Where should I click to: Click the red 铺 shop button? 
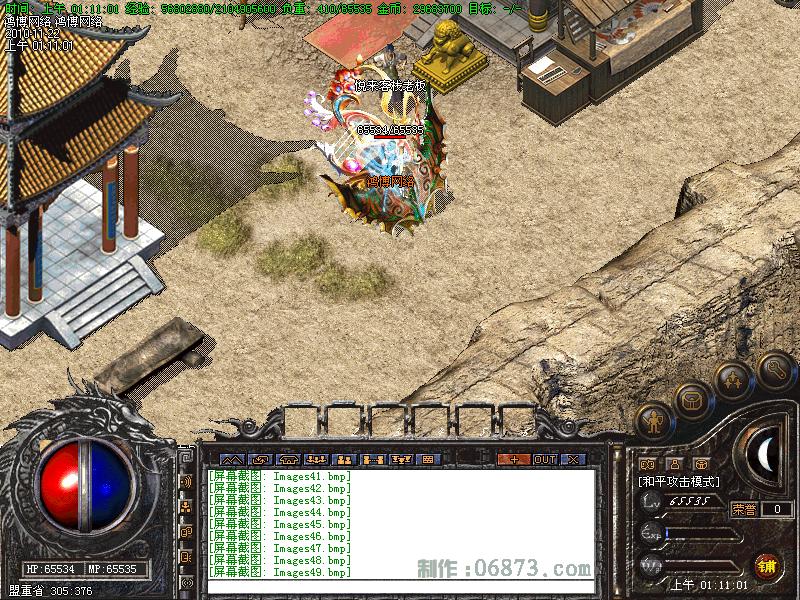[767, 565]
